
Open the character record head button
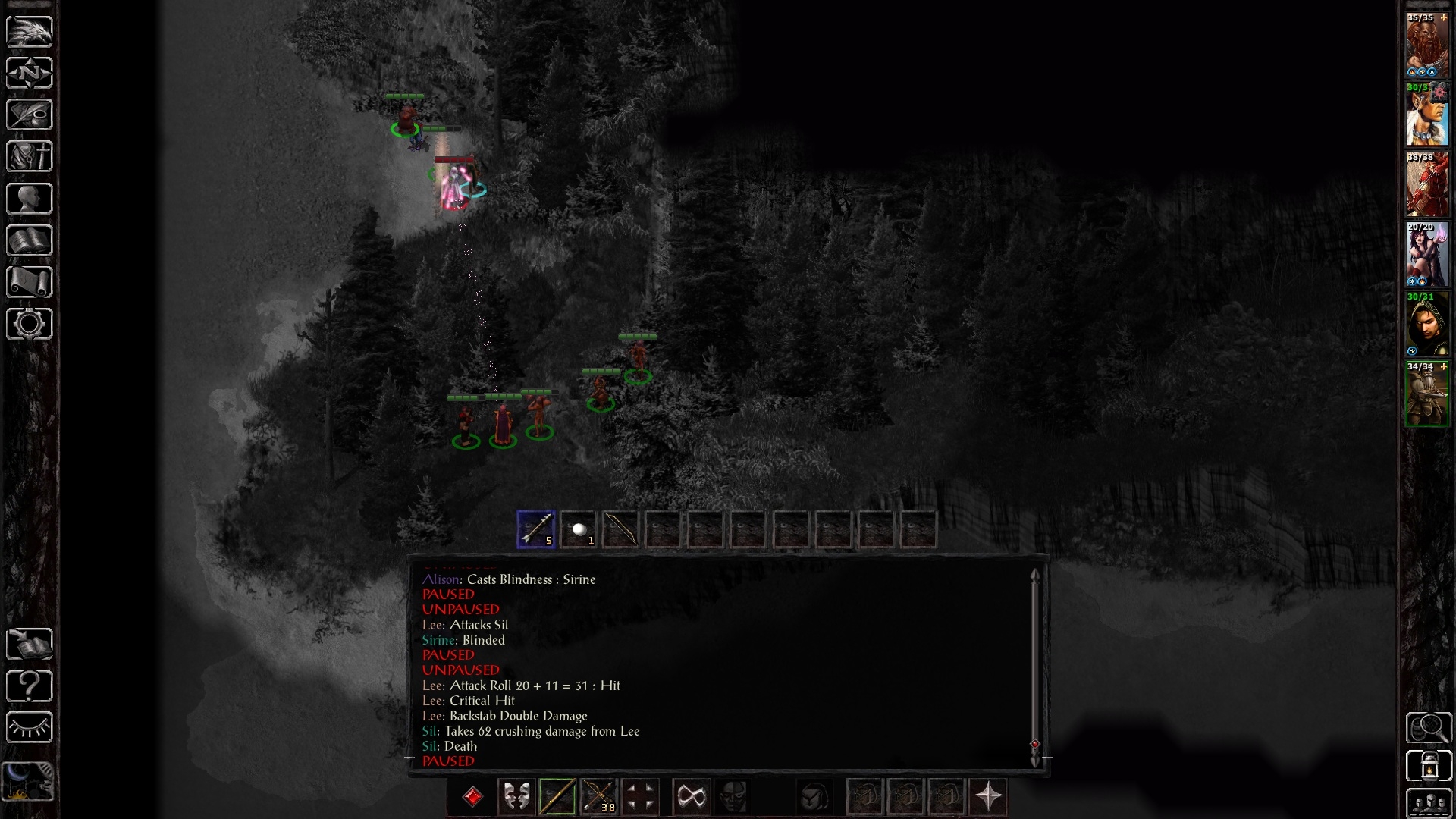(30, 199)
